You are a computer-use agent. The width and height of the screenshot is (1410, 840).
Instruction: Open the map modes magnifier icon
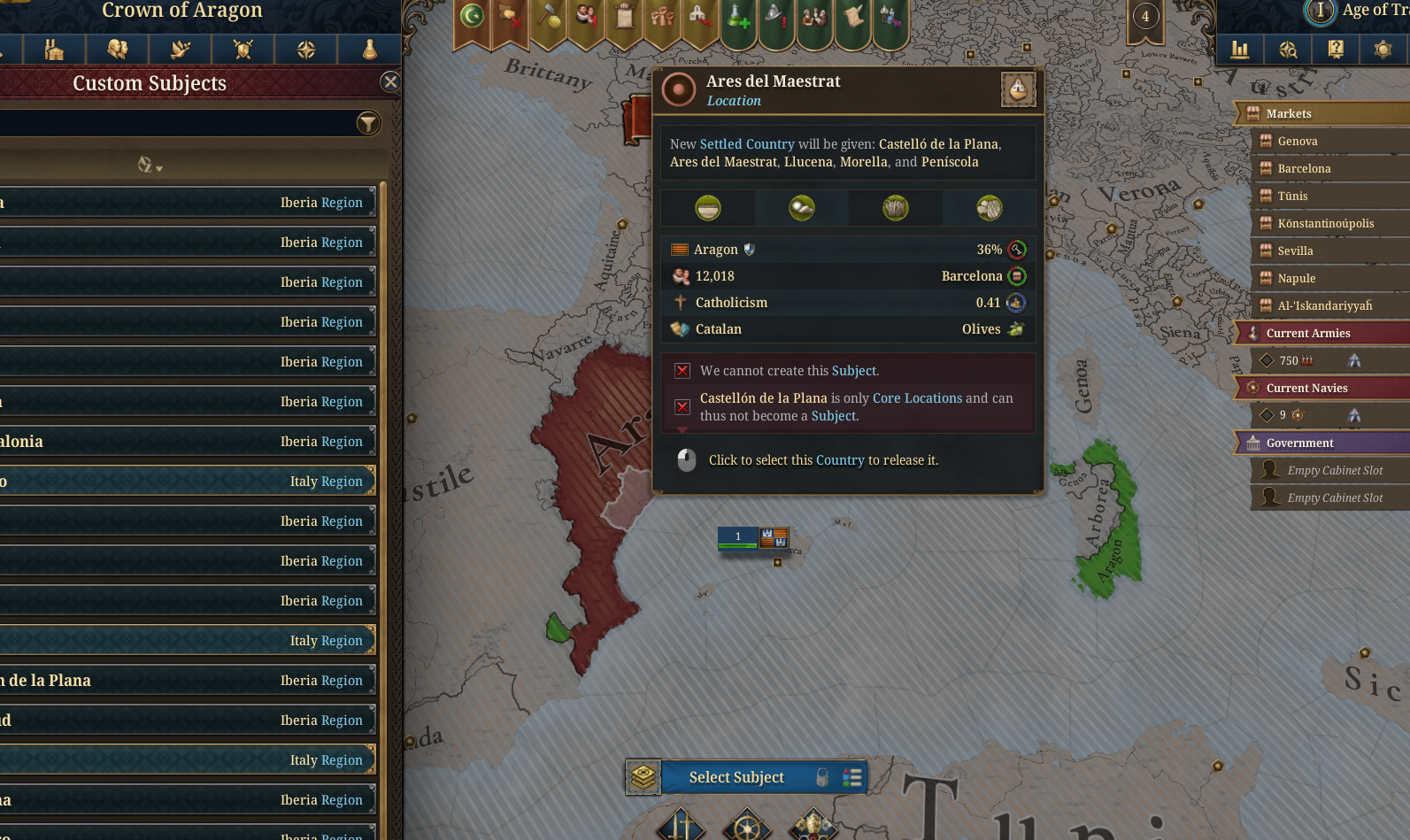[1288, 50]
